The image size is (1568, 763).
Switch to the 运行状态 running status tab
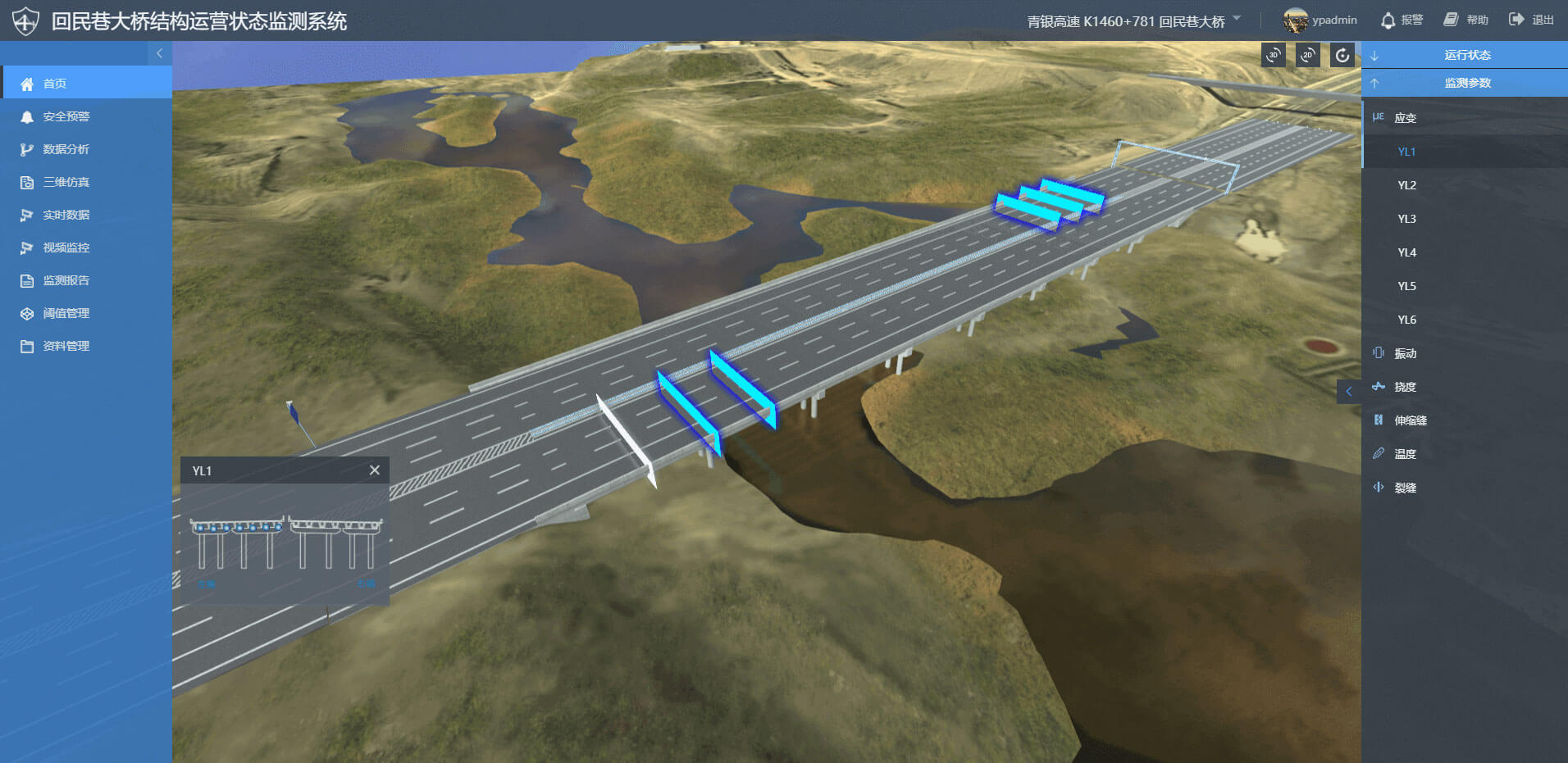tap(1466, 55)
